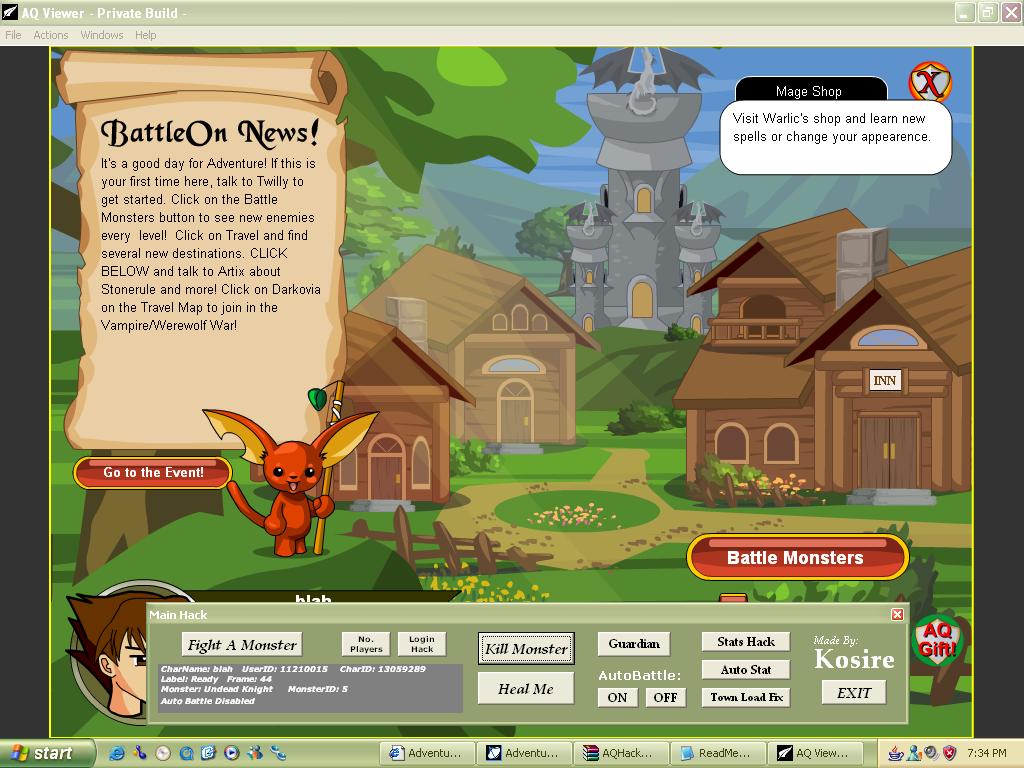
Task: Apply the Town Load Fix
Action: 746,697
